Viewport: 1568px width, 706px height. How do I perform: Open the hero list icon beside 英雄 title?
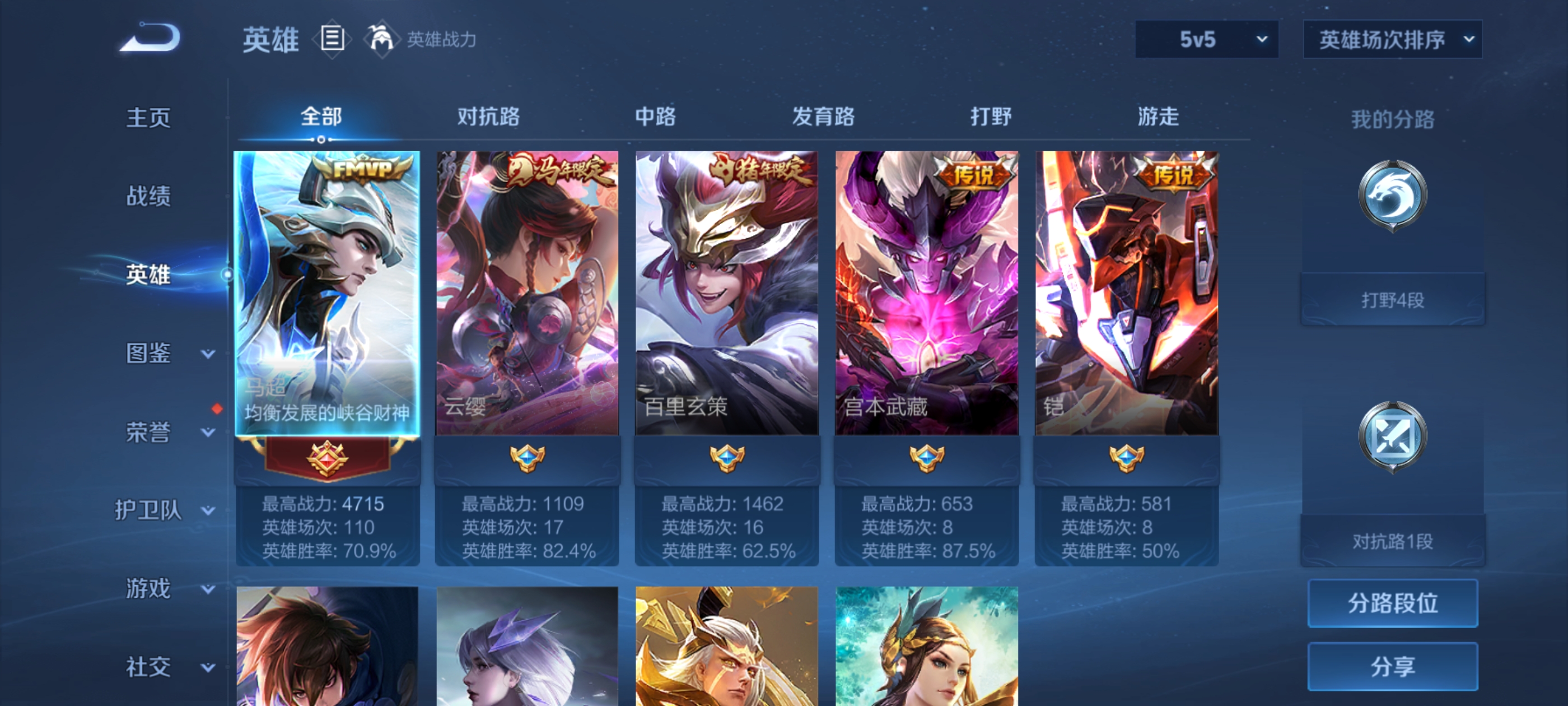(x=332, y=39)
